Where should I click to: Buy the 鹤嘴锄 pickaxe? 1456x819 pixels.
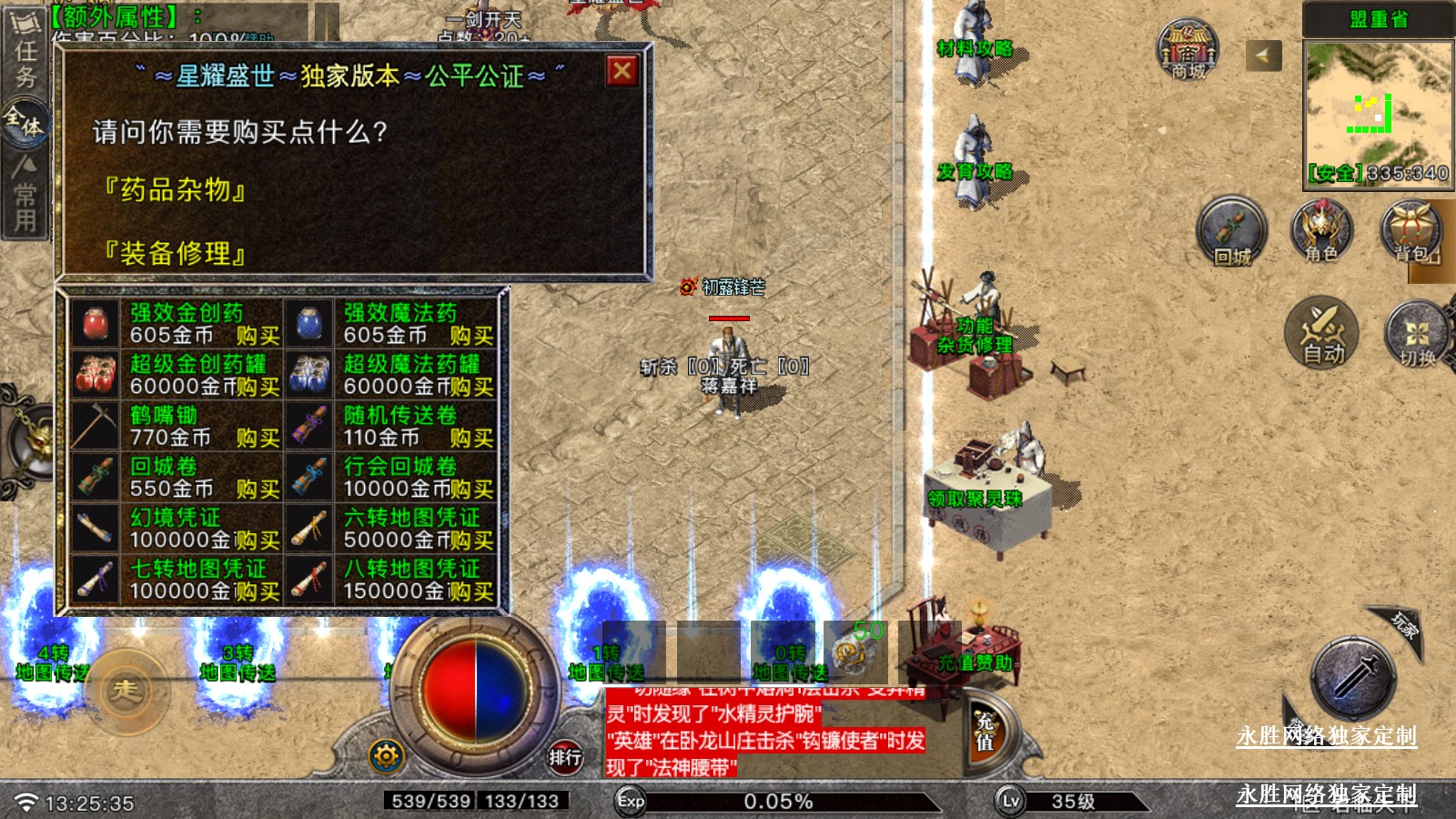click(258, 438)
